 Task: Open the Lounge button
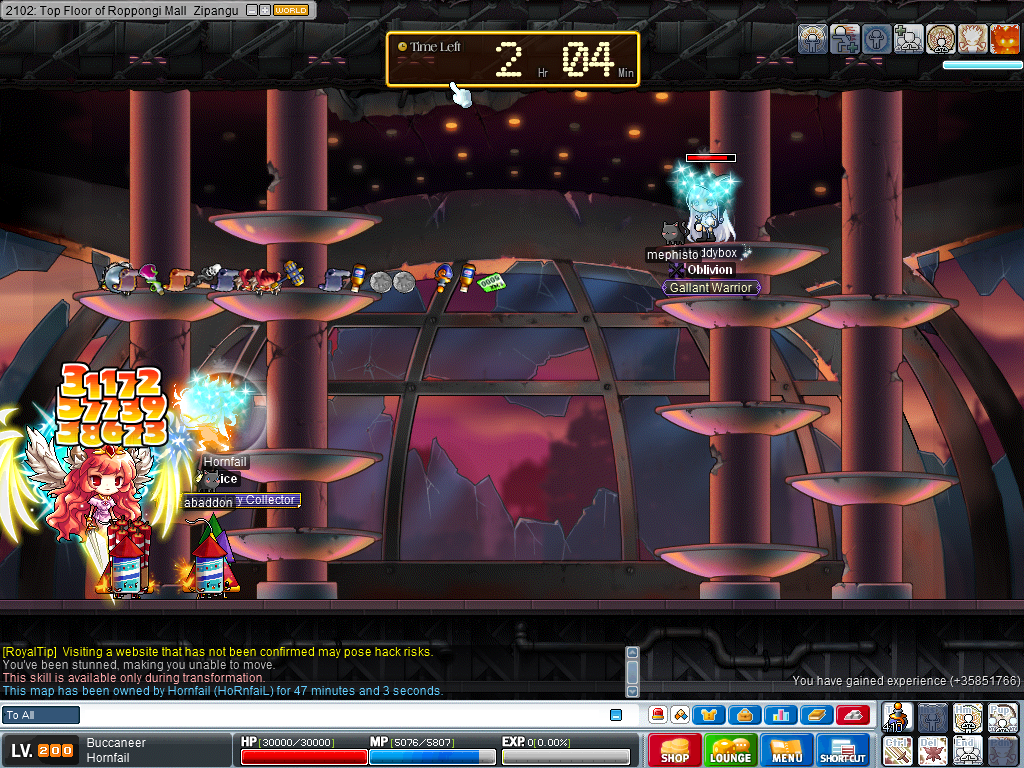pyautogui.click(x=731, y=750)
